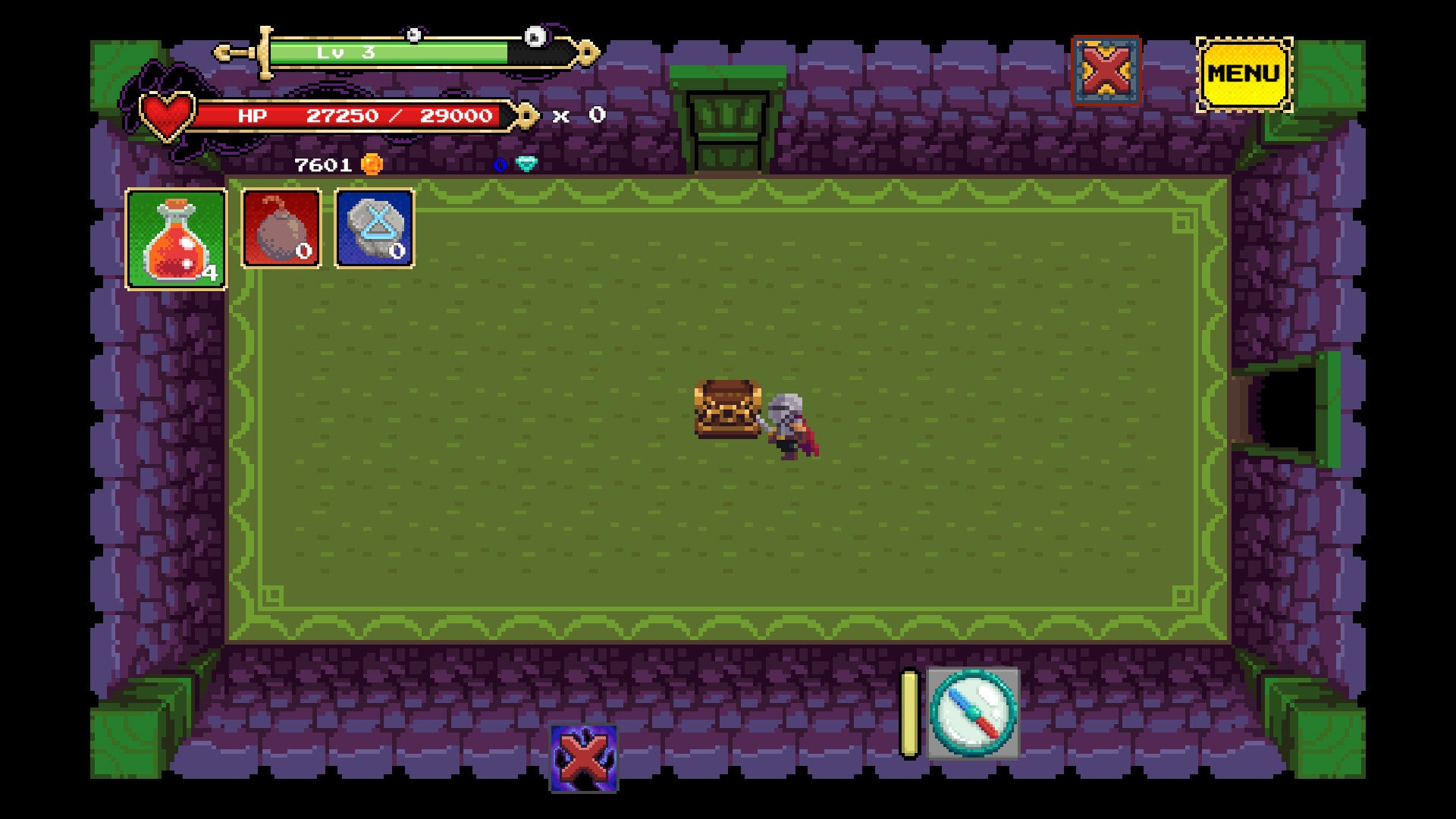
Task: Click the compass icon
Action: 973,713
